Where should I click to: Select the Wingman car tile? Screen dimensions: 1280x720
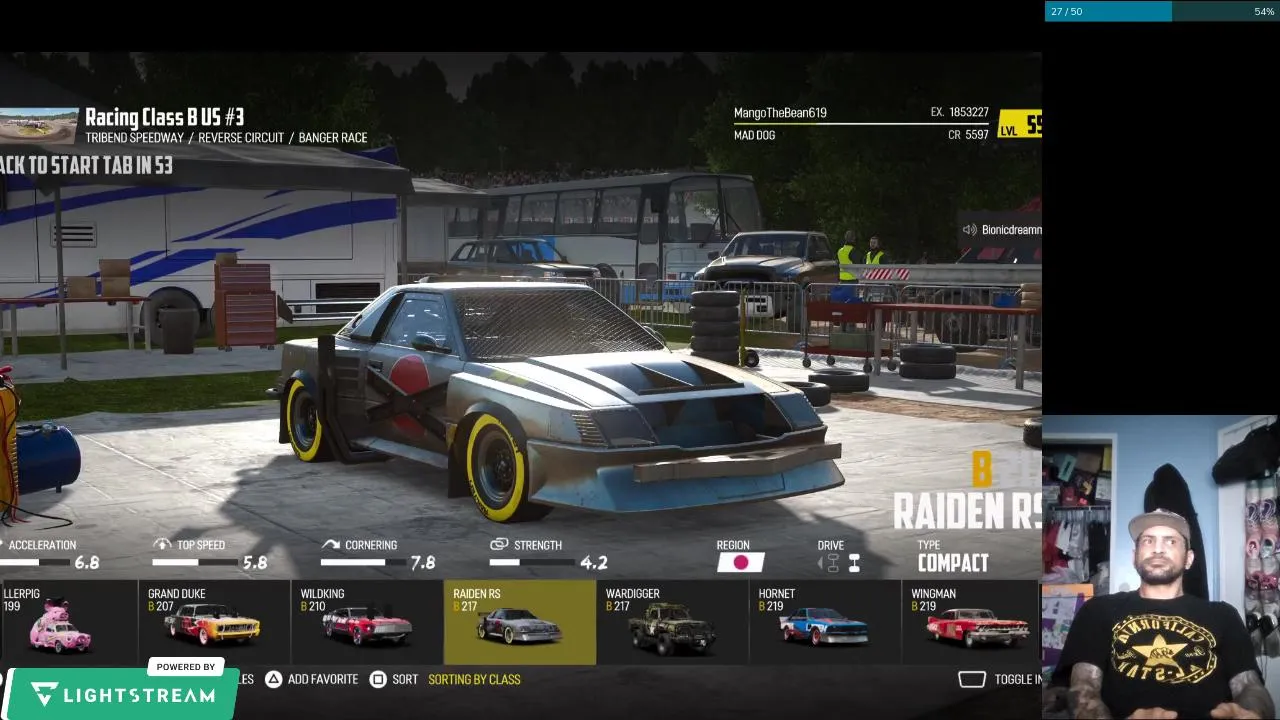(x=972, y=622)
